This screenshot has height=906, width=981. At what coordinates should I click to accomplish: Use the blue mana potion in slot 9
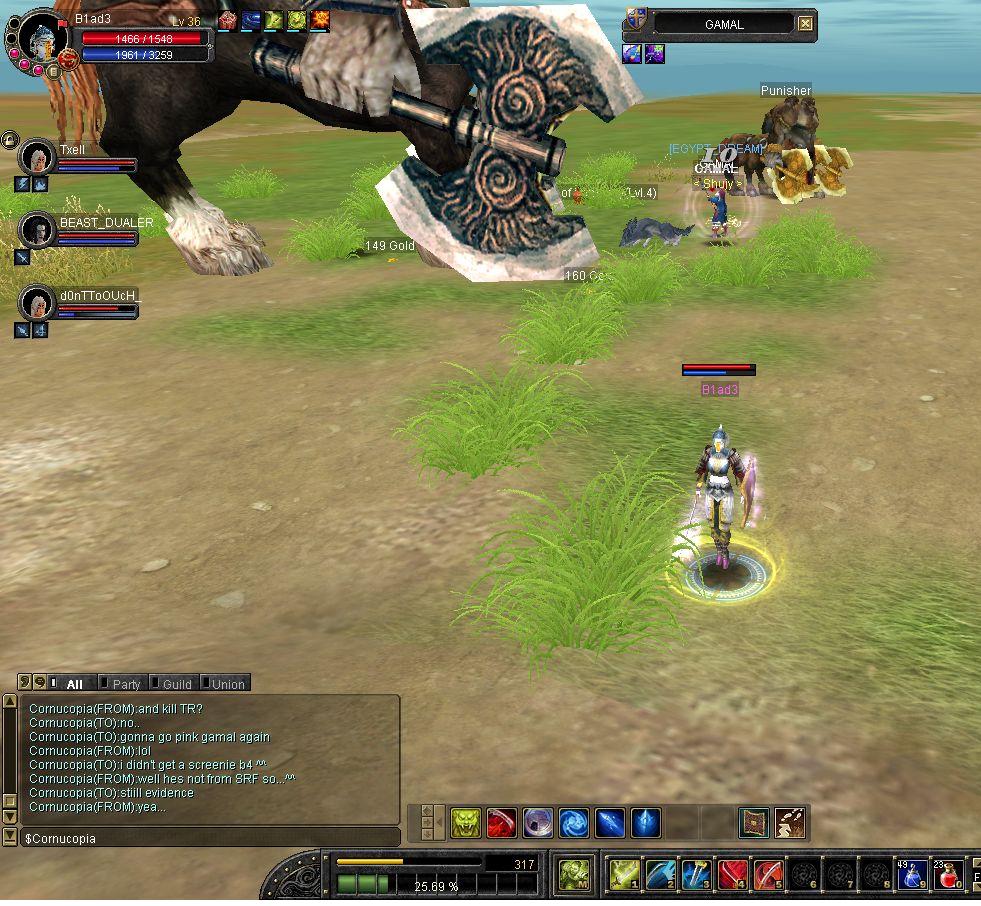pos(911,875)
